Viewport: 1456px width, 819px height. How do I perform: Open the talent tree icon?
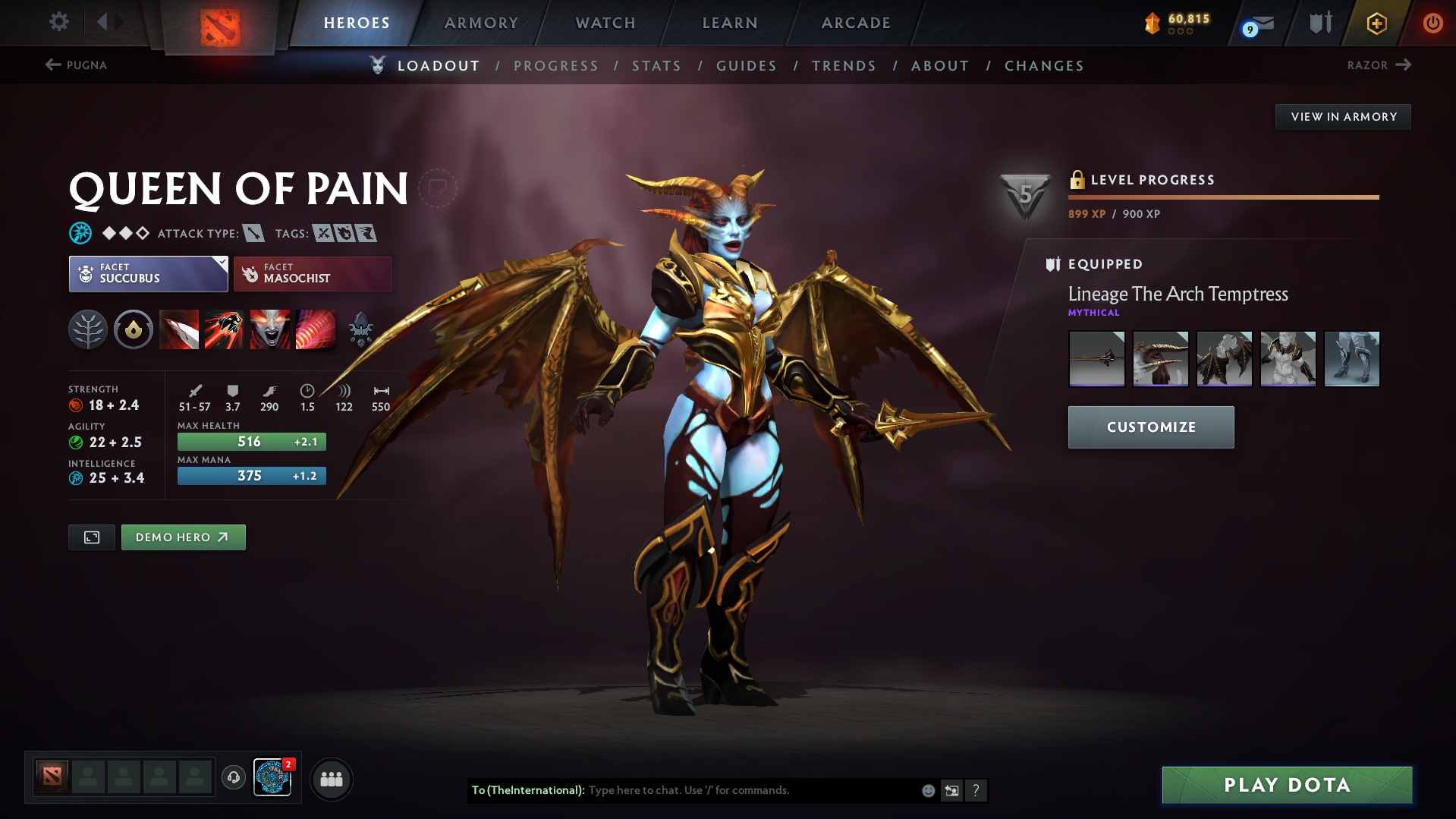click(x=88, y=329)
